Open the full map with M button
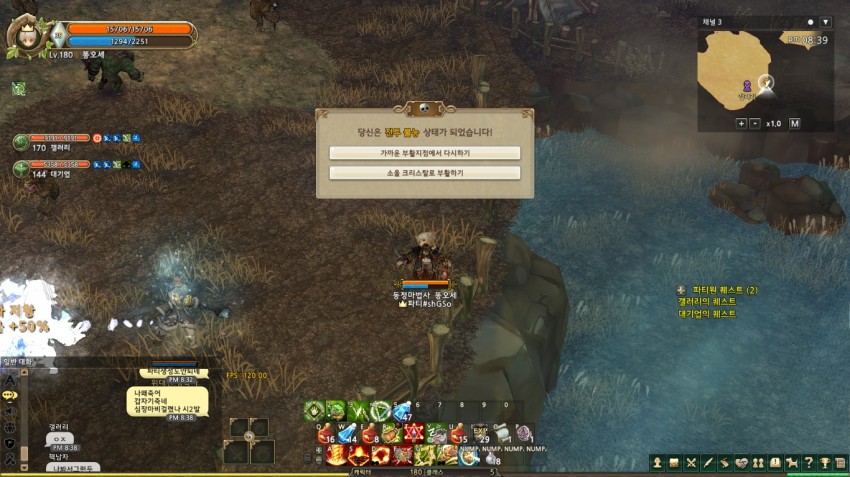850x477 pixels. pos(794,123)
